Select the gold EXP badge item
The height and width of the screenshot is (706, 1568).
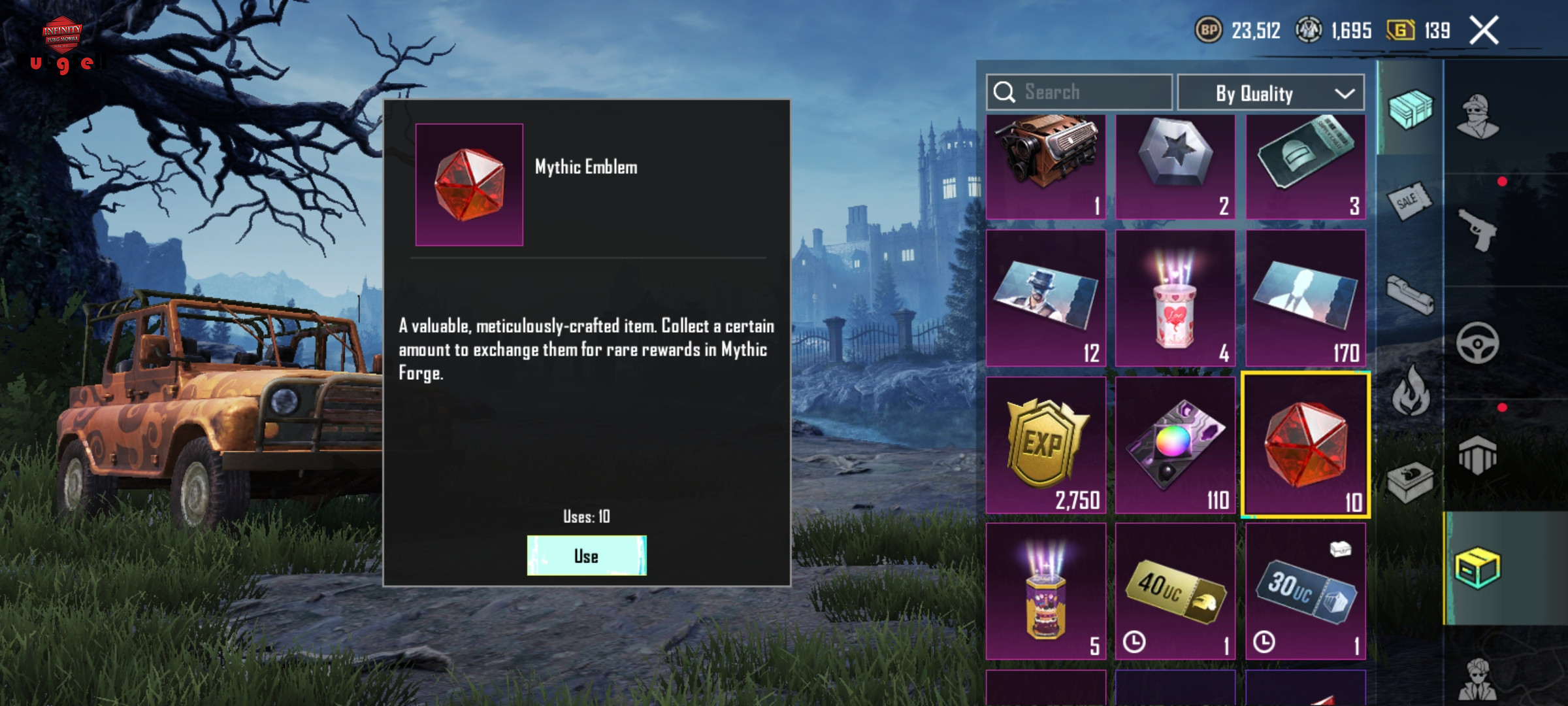(x=1045, y=445)
